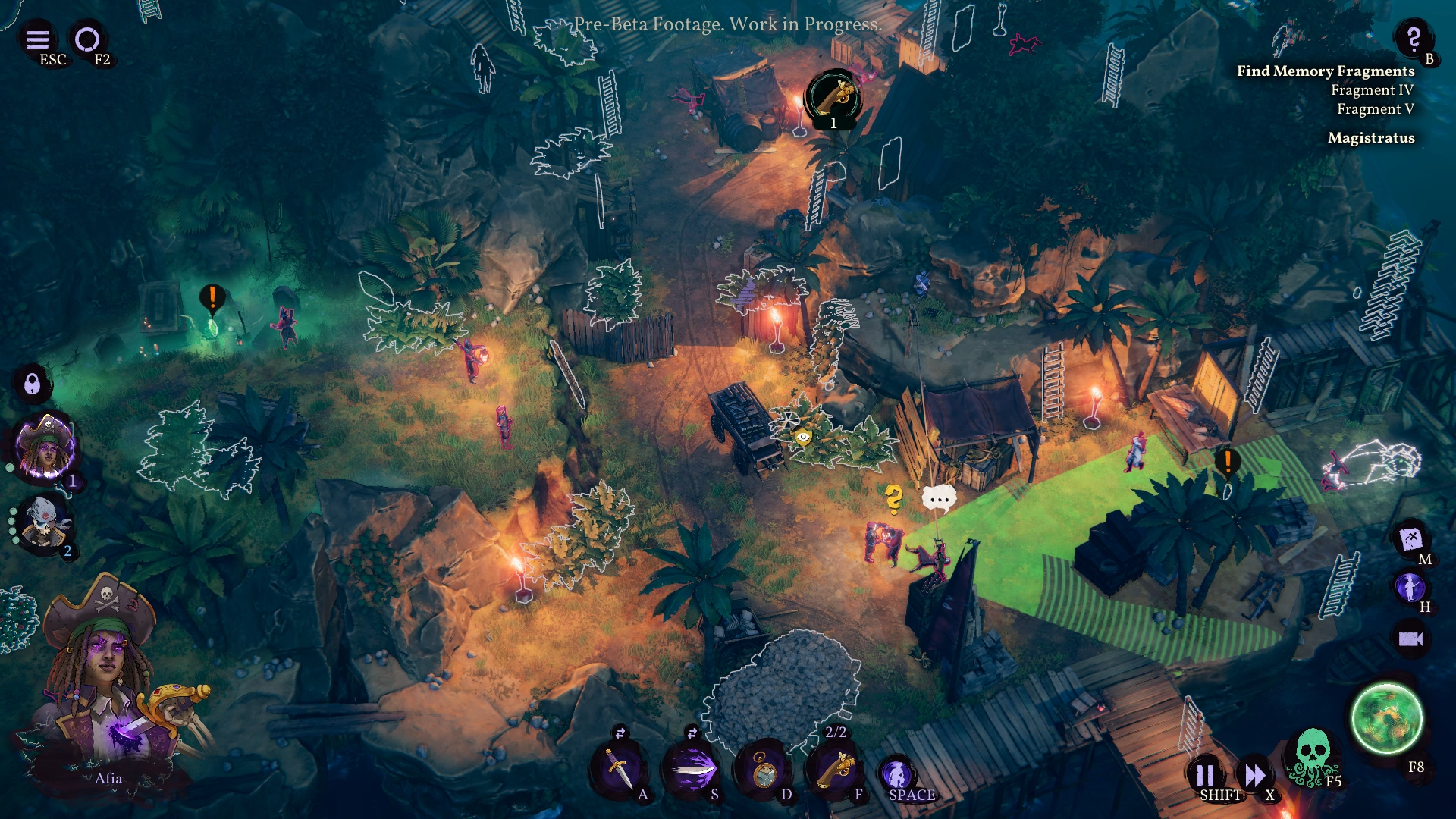Click the large Afia character portrait
1456x819 pixels.
106,682
